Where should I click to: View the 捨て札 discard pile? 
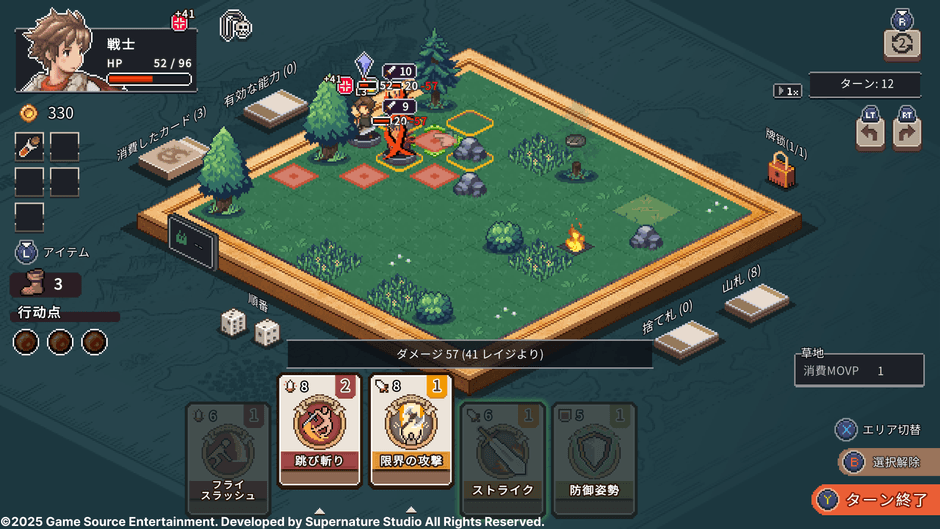pyautogui.click(x=687, y=338)
